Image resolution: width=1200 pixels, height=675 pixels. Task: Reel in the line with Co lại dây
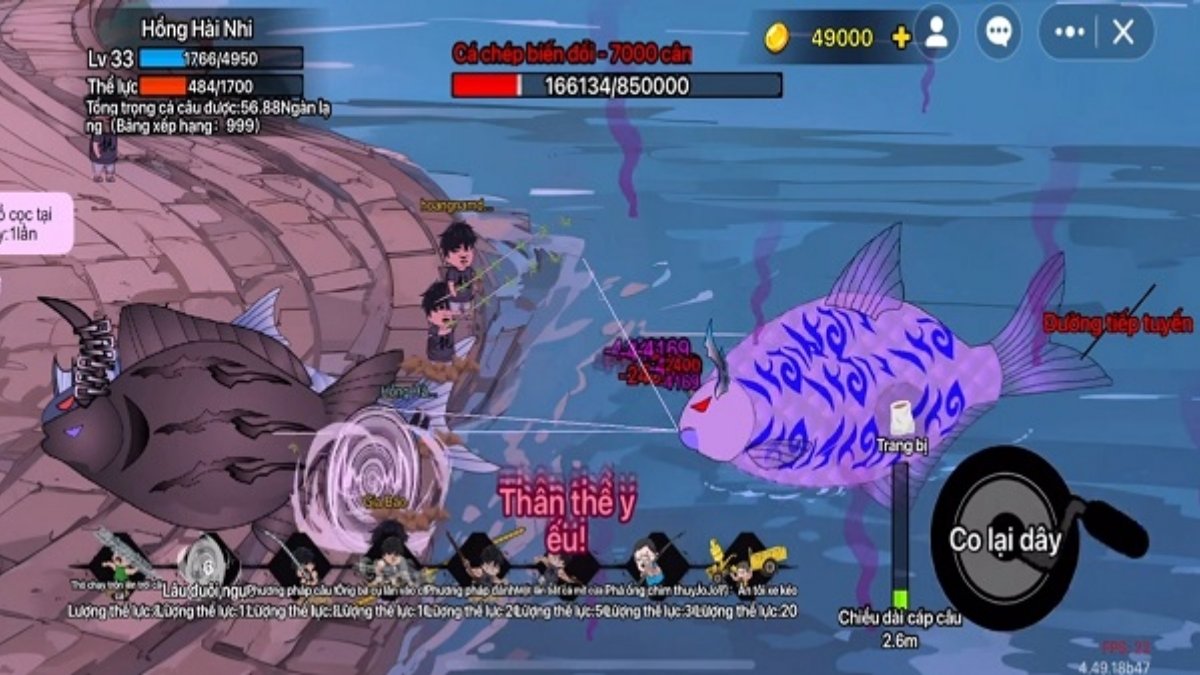coord(1004,540)
